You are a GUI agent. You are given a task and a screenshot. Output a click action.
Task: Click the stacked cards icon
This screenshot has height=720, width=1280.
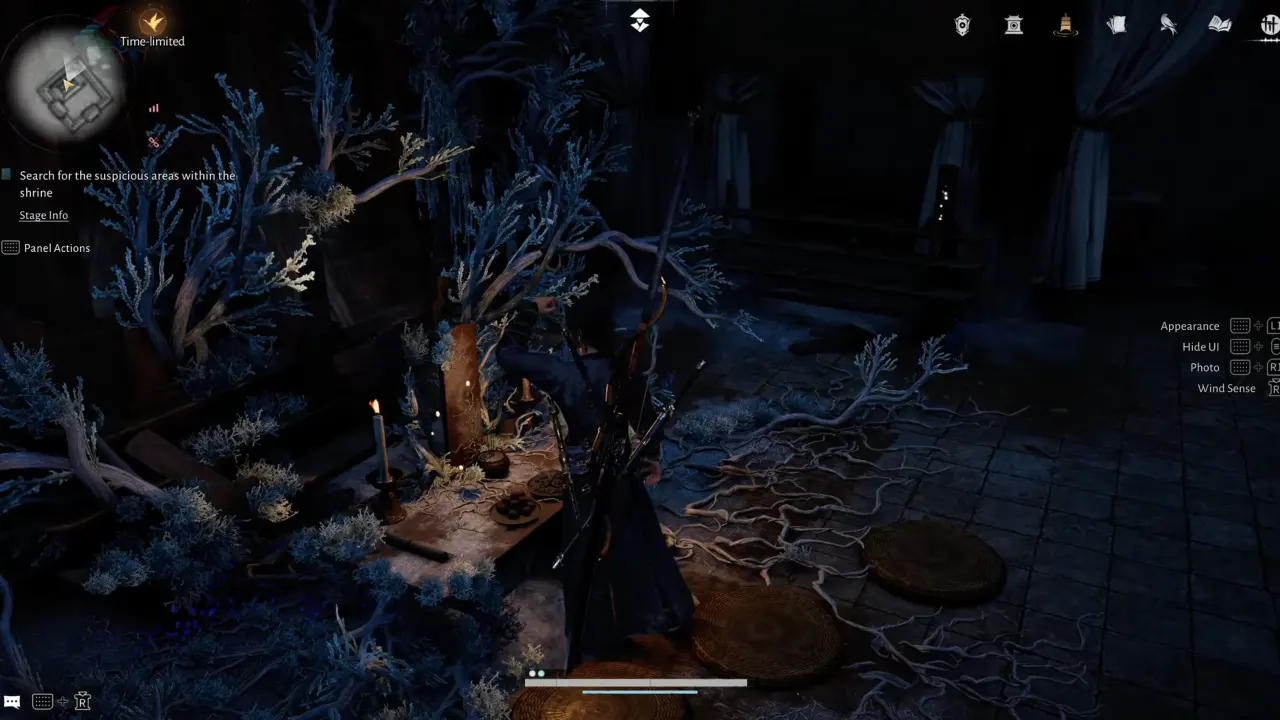tap(1116, 24)
